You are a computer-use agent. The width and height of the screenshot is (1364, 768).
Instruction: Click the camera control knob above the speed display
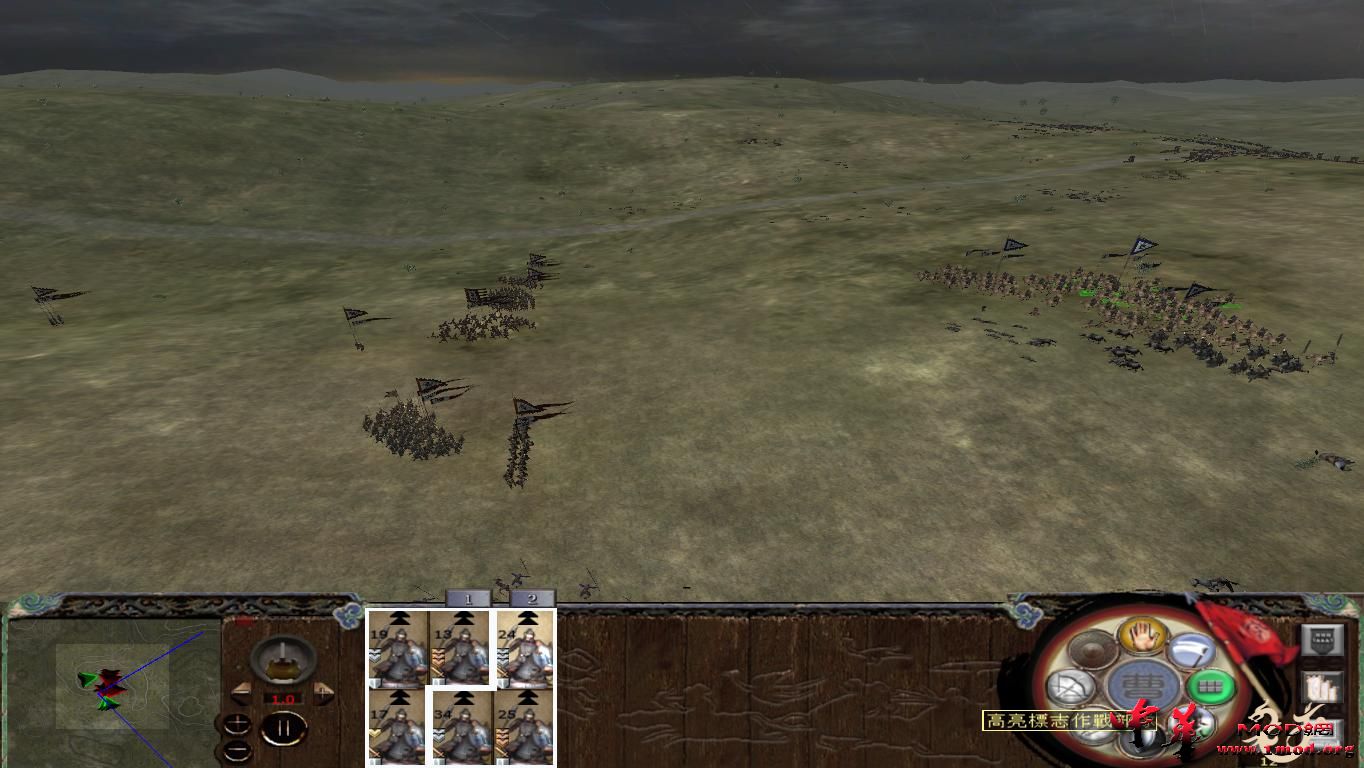tap(282, 661)
